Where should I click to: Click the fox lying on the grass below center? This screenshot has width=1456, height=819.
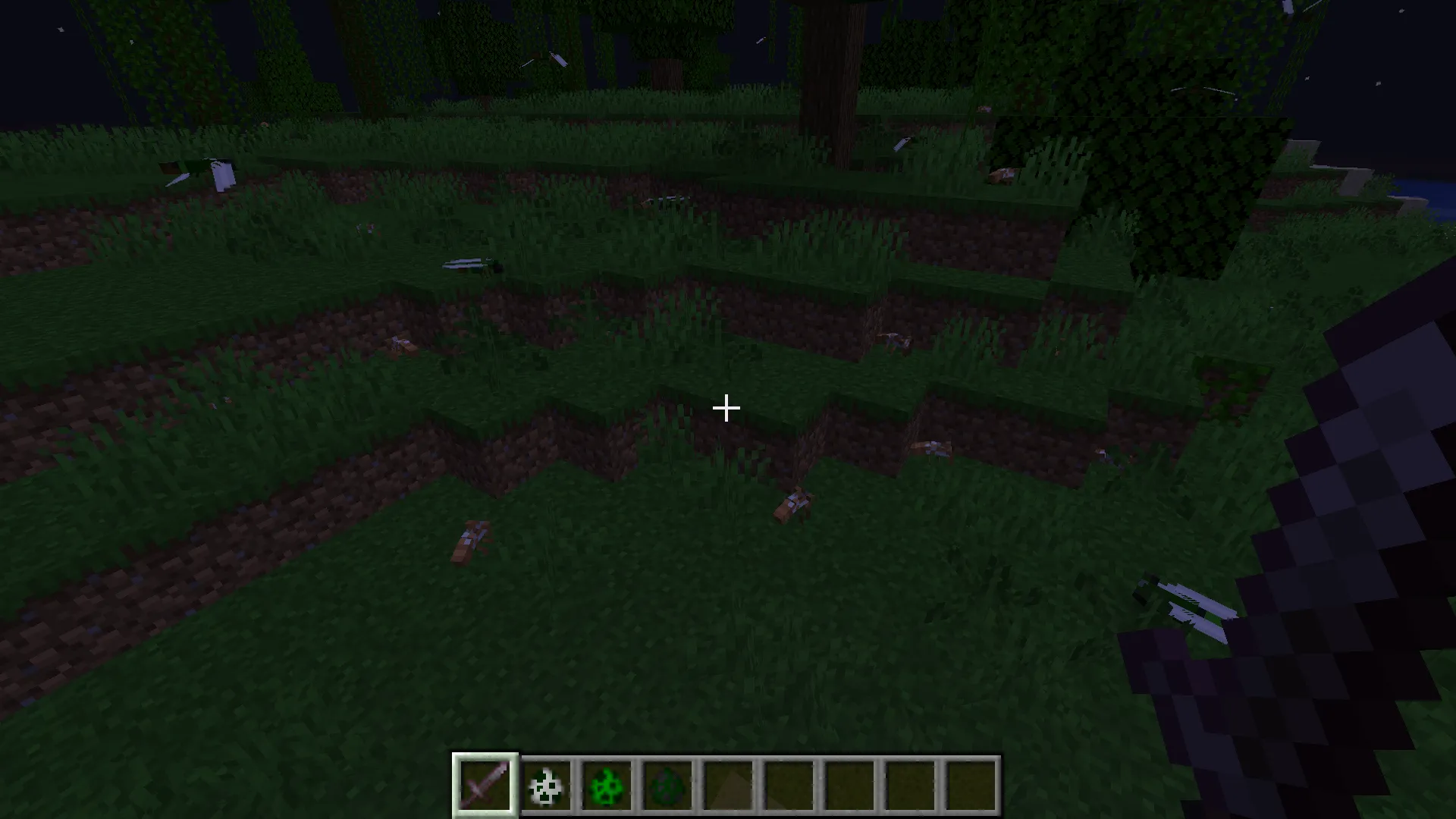click(792, 504)
